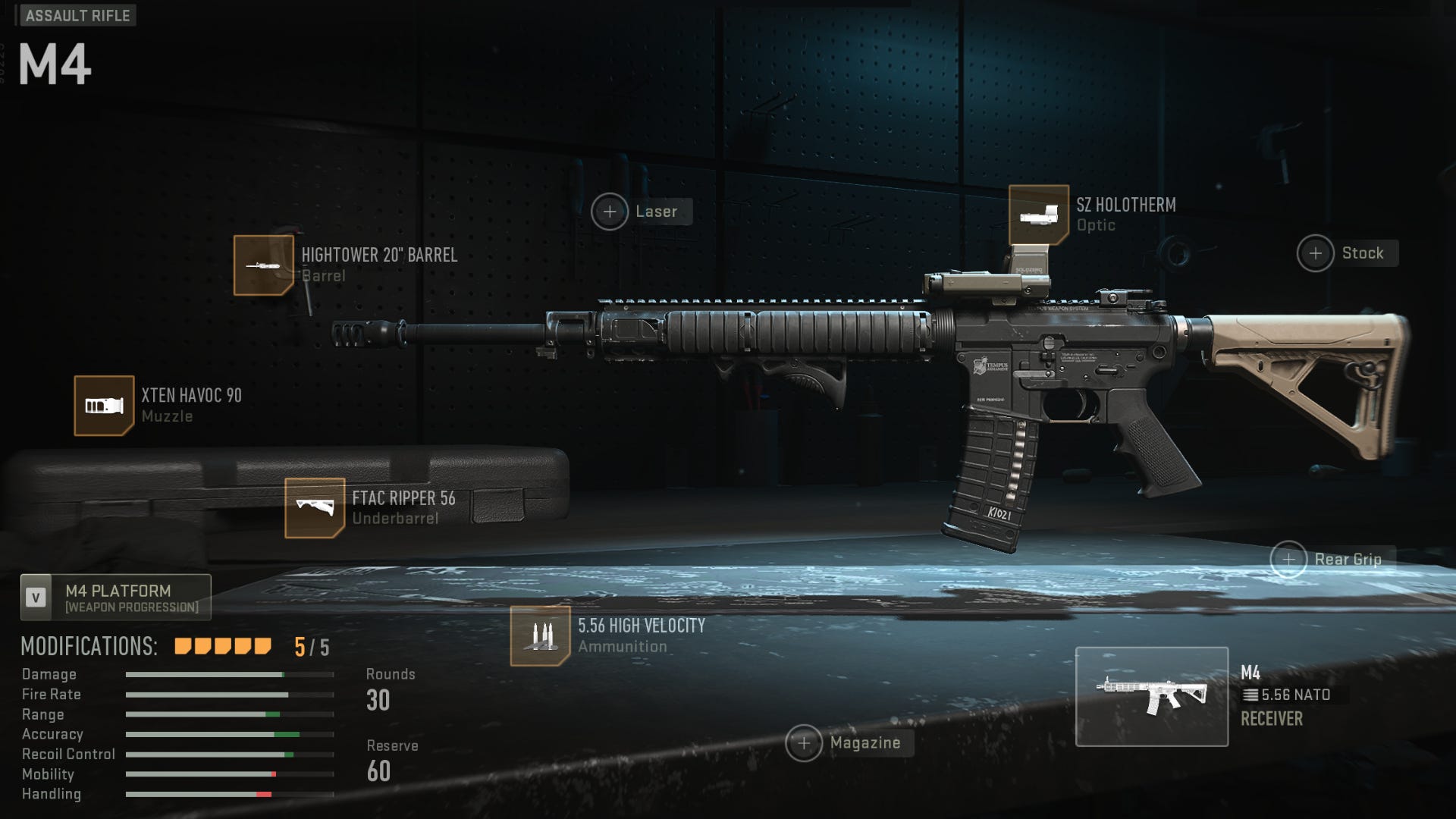
Task: Add an attachment to the empty Laser slot
Action: [x=610, y=212]
